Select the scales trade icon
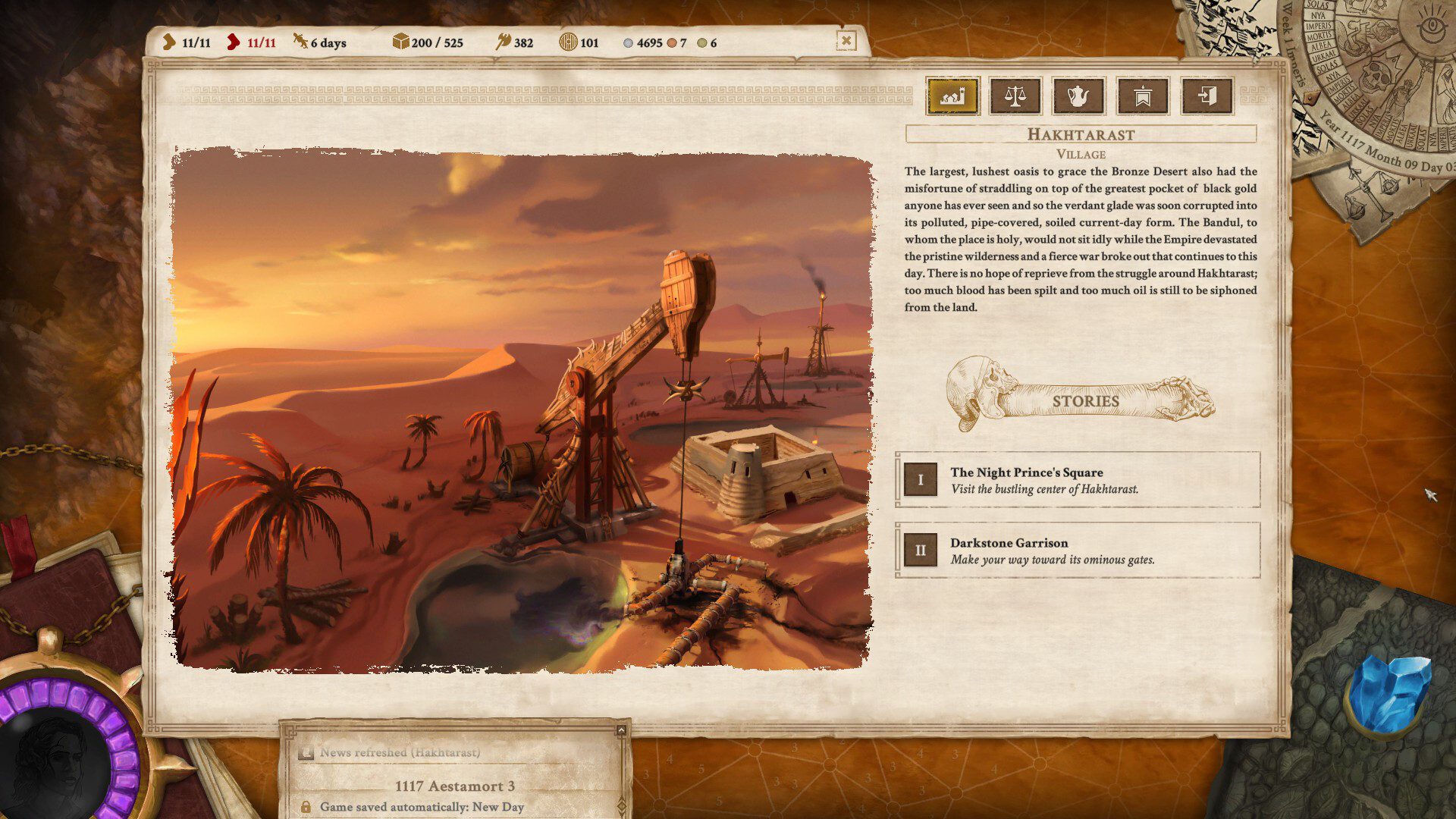 1016,96
